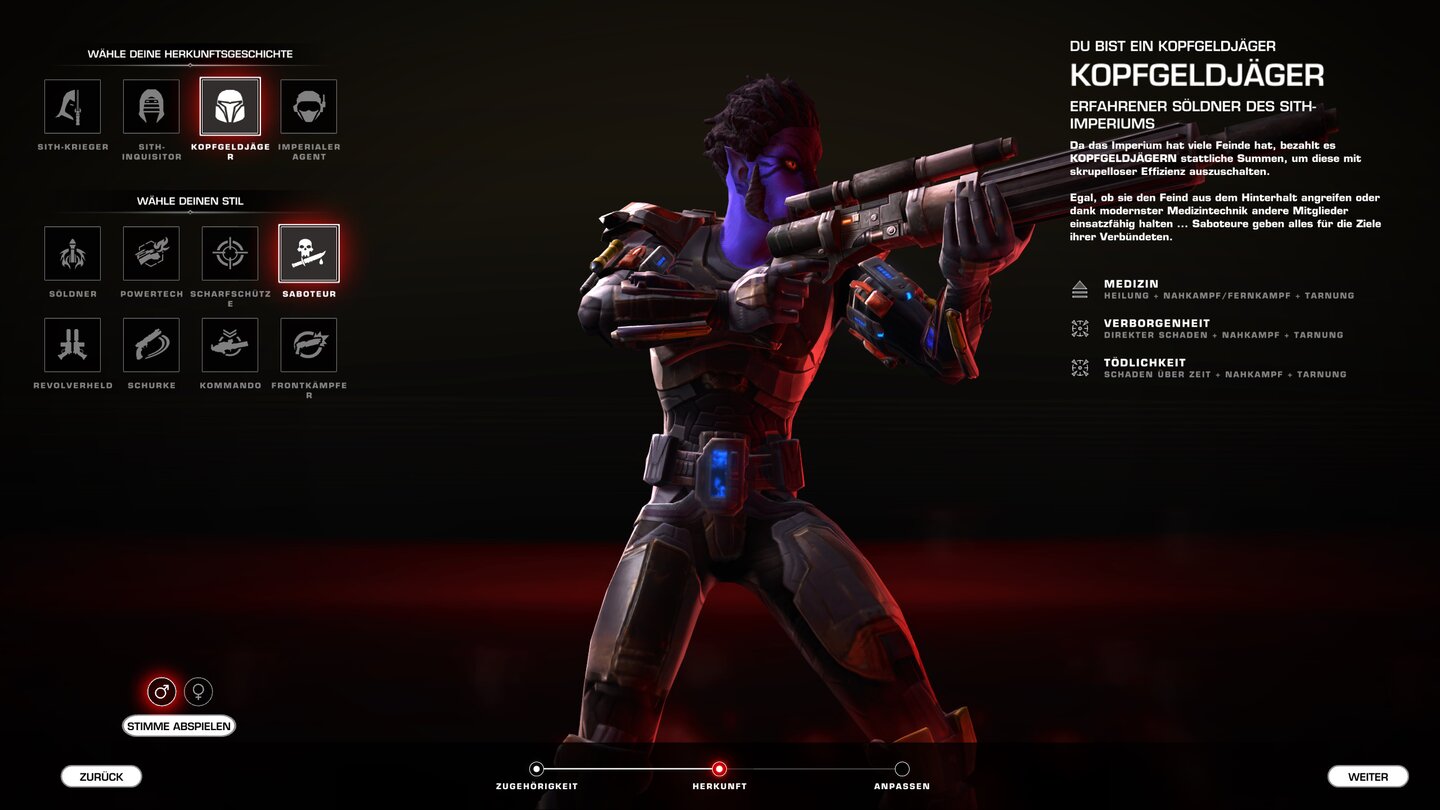Click the Tödlichkeit discipline icon
This screenshot has height=810, width=1440.
coord(1080,369)
